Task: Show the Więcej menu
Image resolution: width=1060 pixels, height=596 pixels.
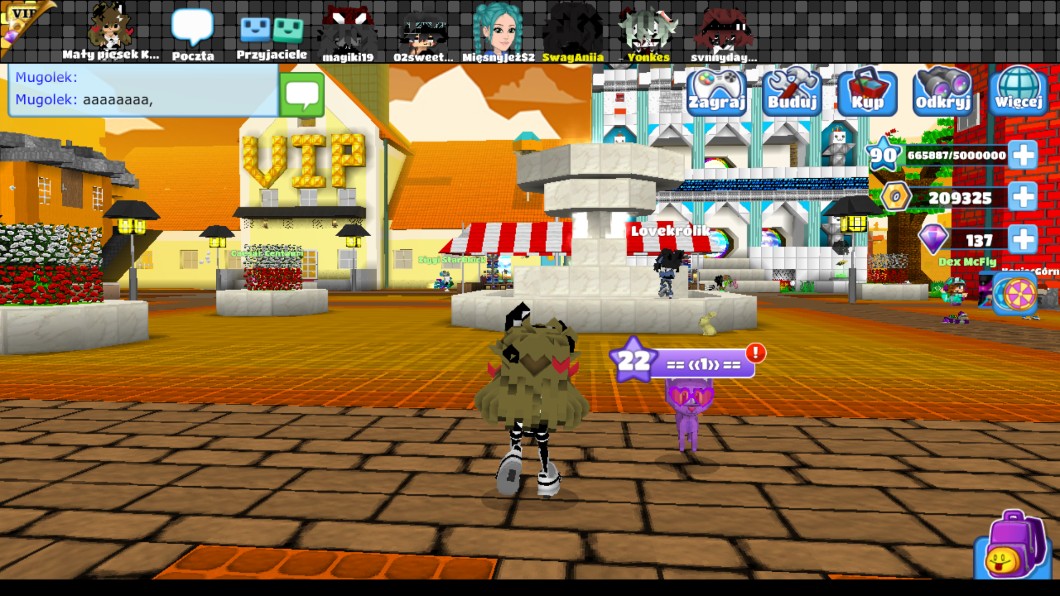Action: coord(1019,91)
